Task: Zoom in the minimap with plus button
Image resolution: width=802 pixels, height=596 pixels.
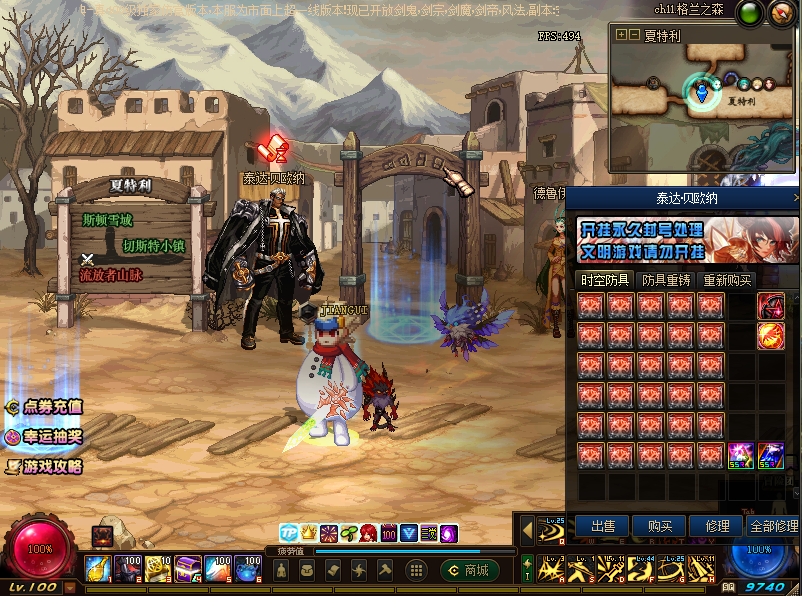Action: pos(621,34)
